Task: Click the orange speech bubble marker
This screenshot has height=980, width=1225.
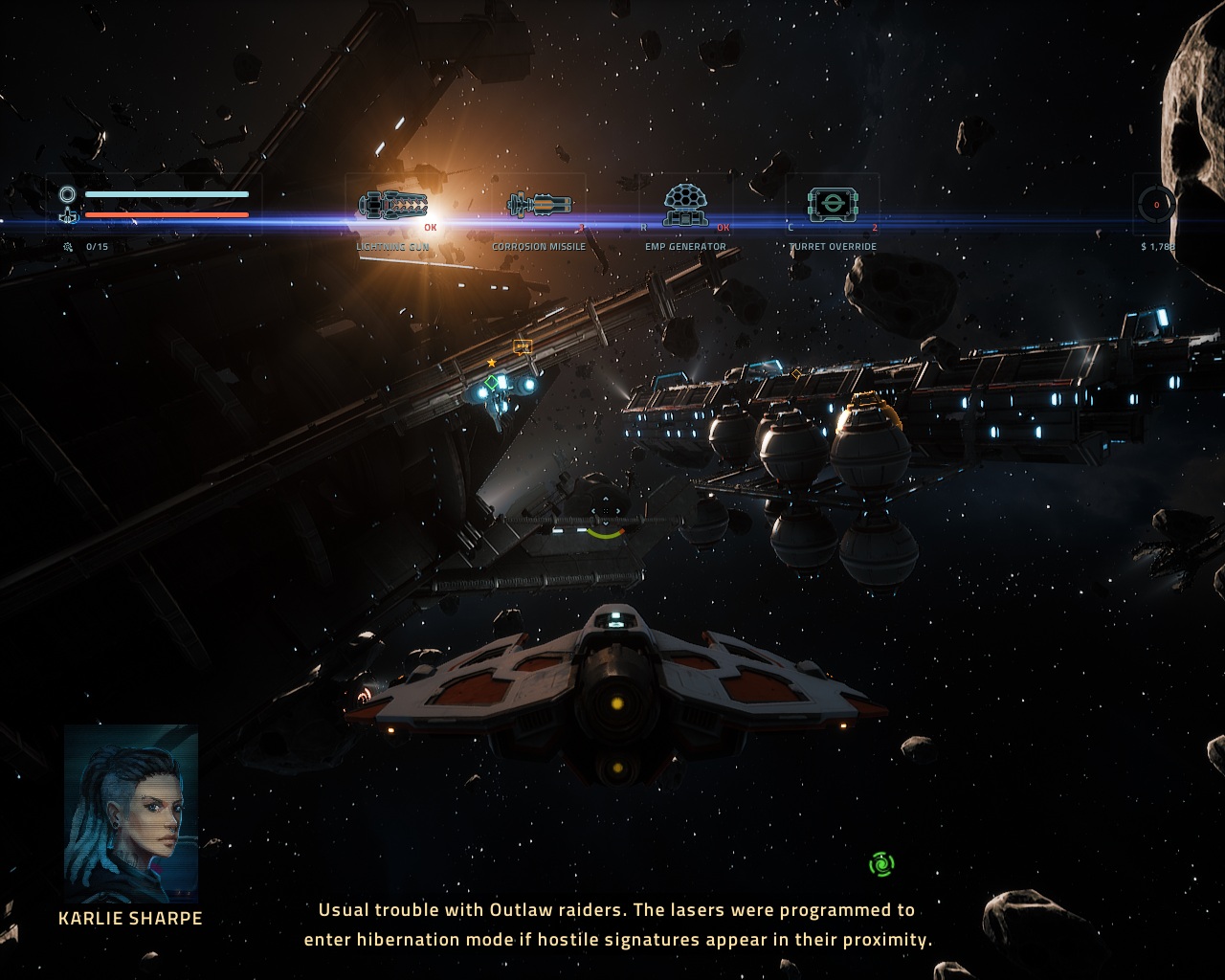Action: 522,346
